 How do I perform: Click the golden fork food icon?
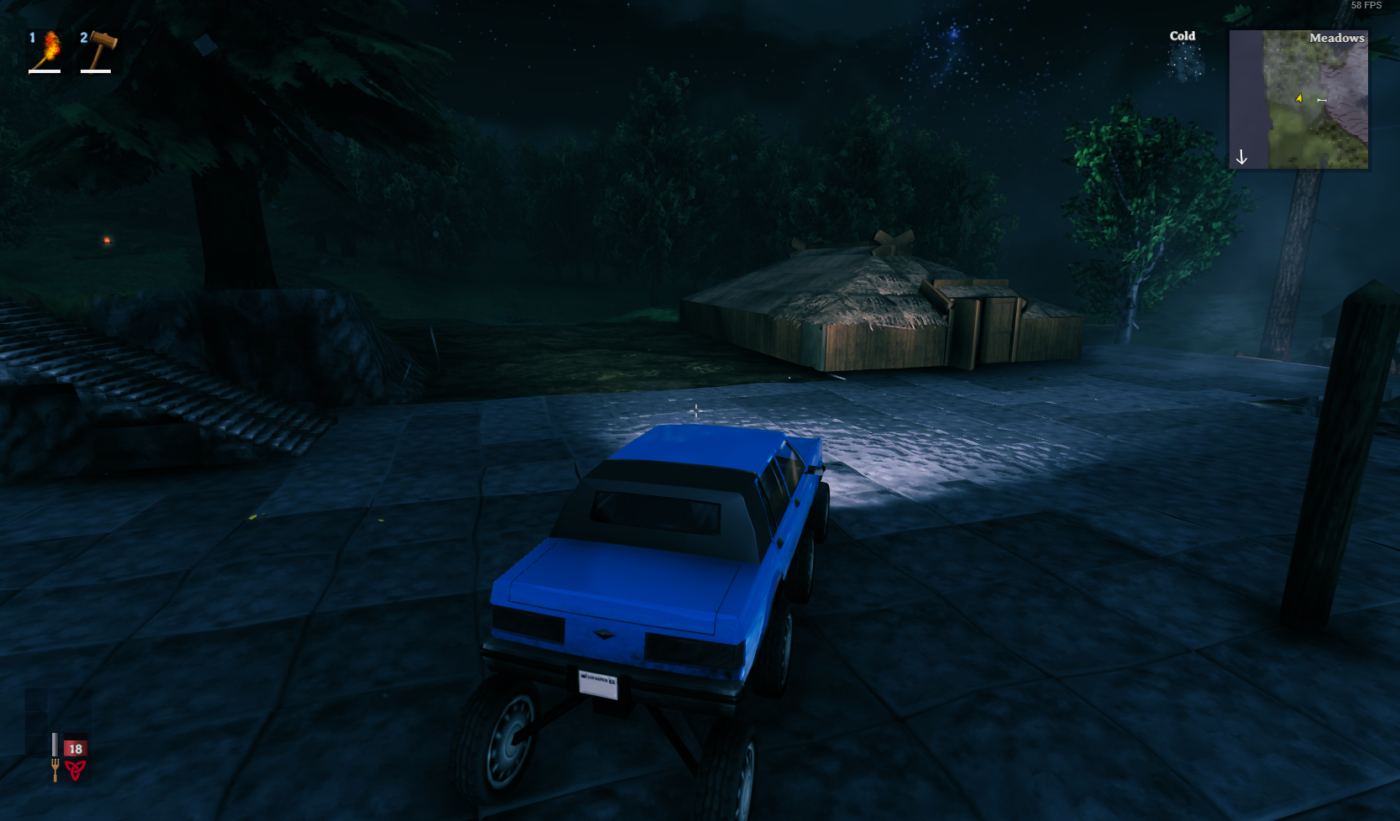pos(55,770)
